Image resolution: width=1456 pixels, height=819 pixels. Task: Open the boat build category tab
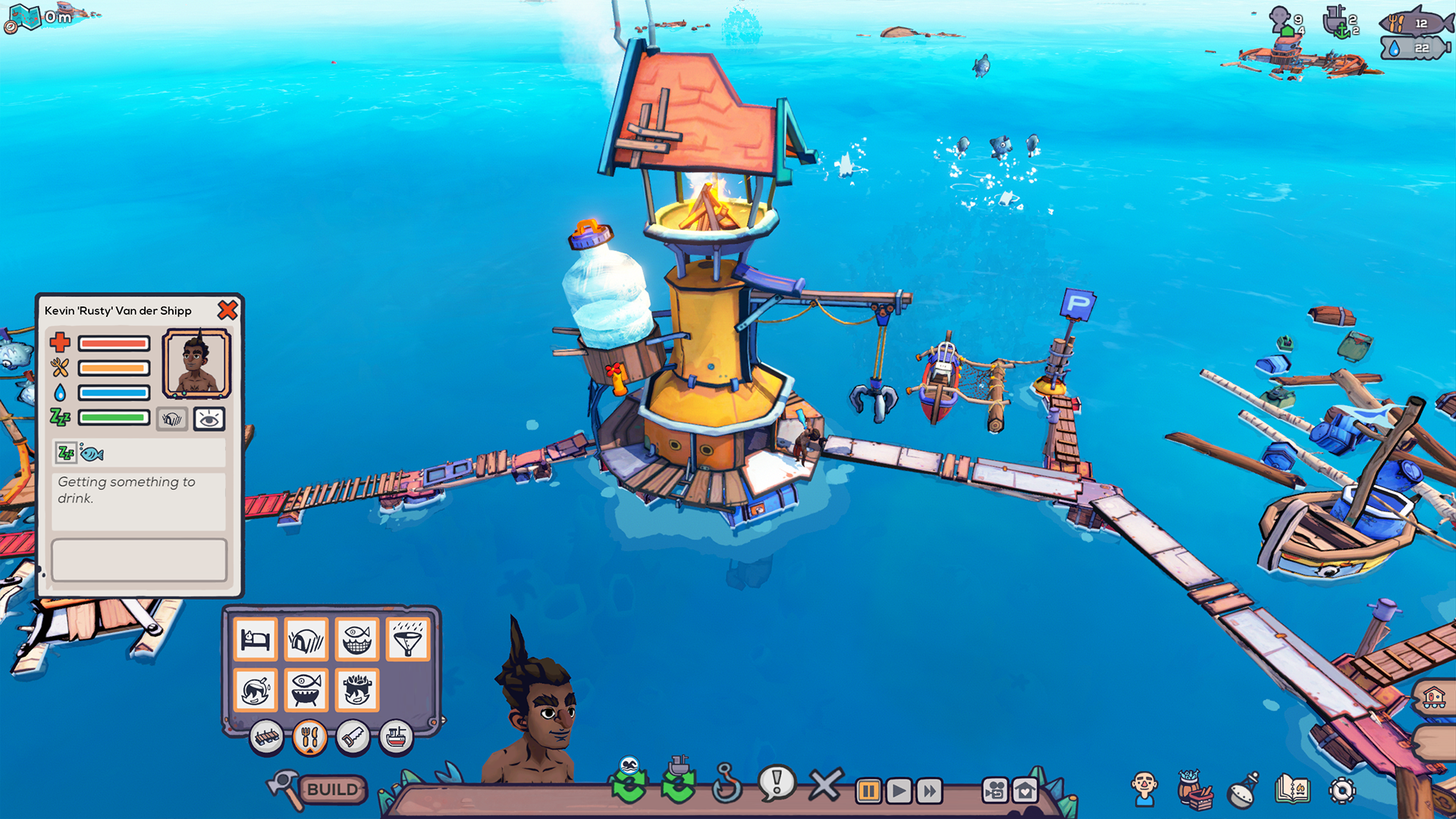[396, 736]
